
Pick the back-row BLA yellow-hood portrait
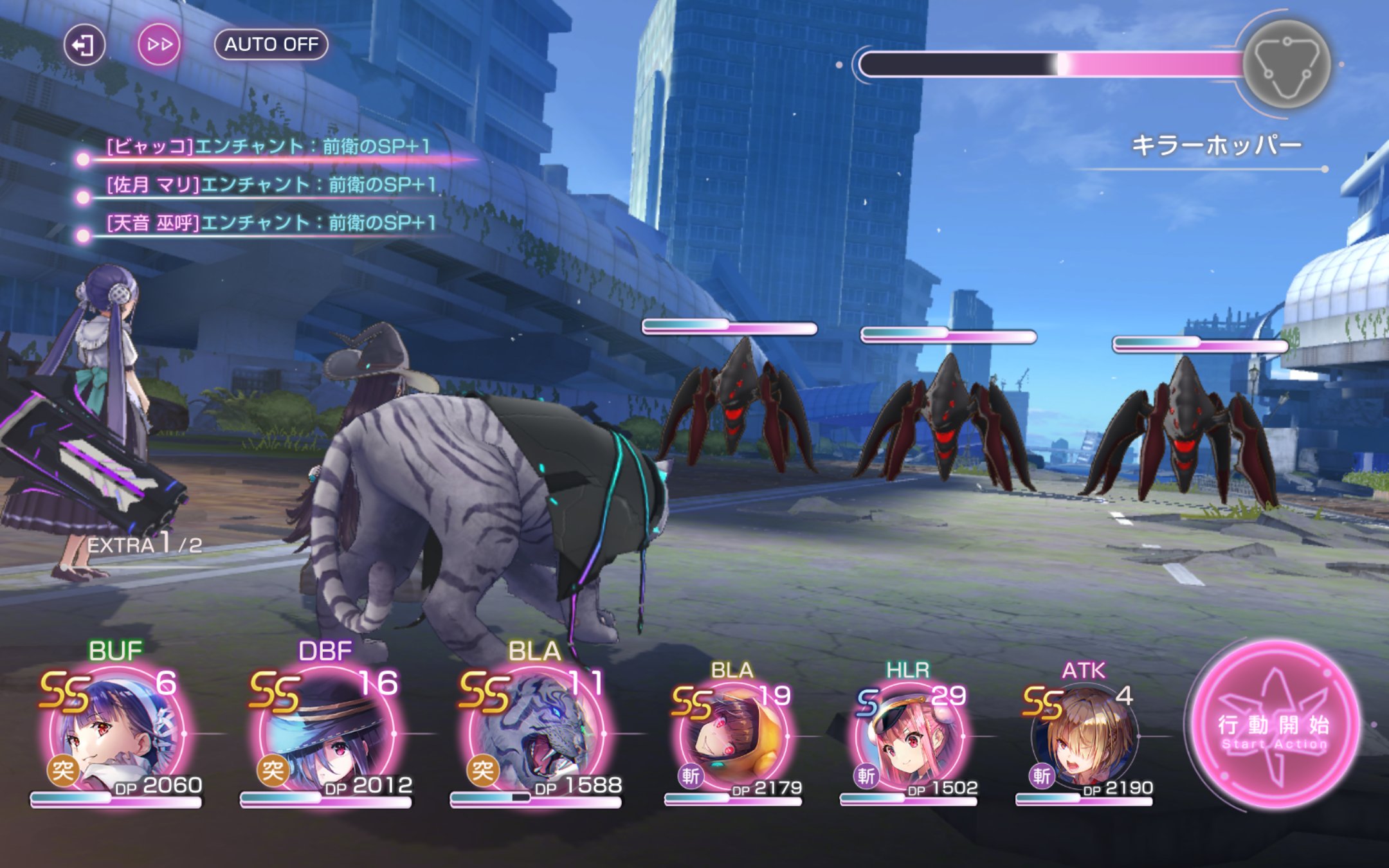coord(732,737)
